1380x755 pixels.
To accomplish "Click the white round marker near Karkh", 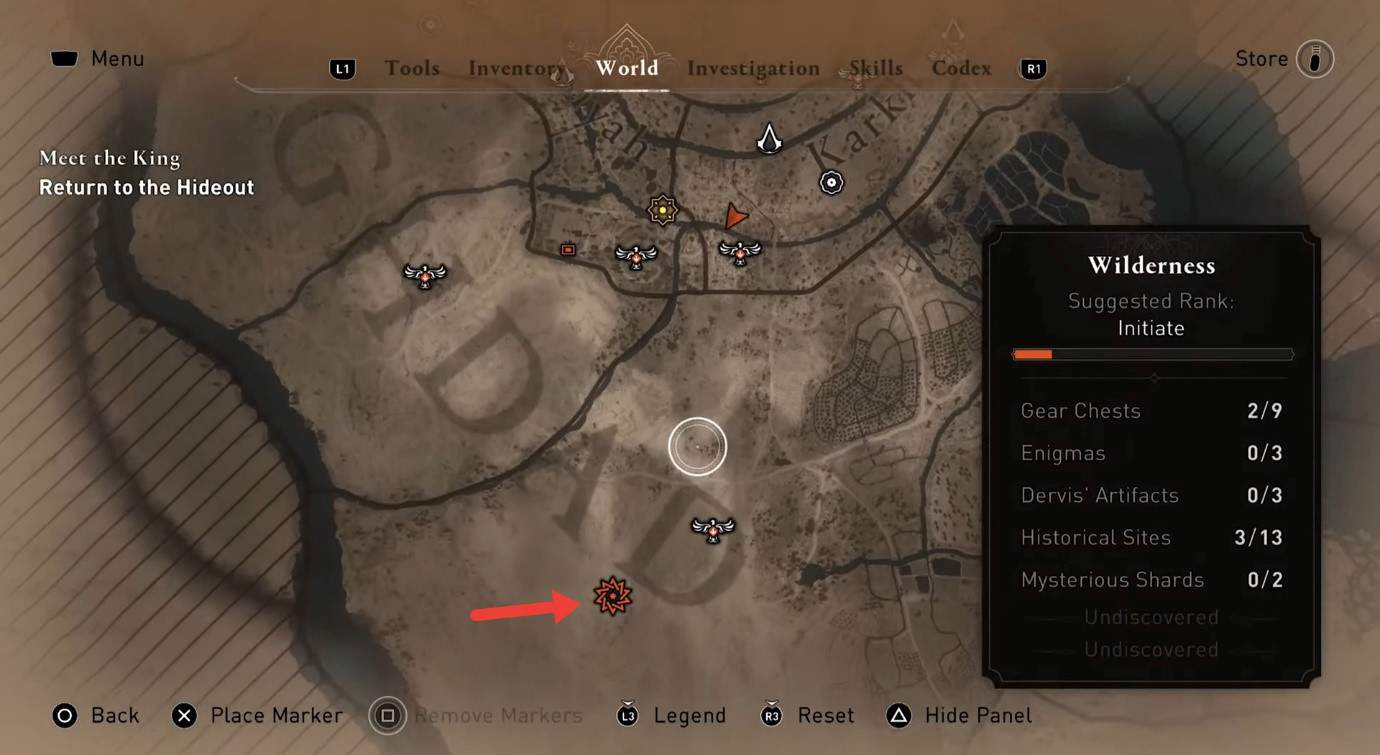I will (831, 182).
